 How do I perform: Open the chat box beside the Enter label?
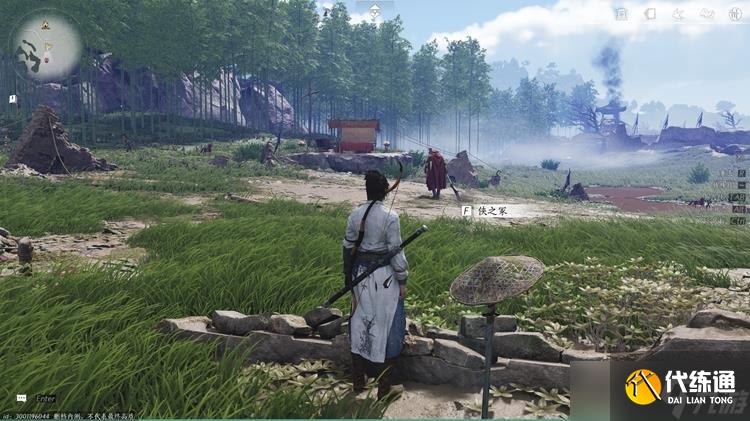[x=21, y=399]
